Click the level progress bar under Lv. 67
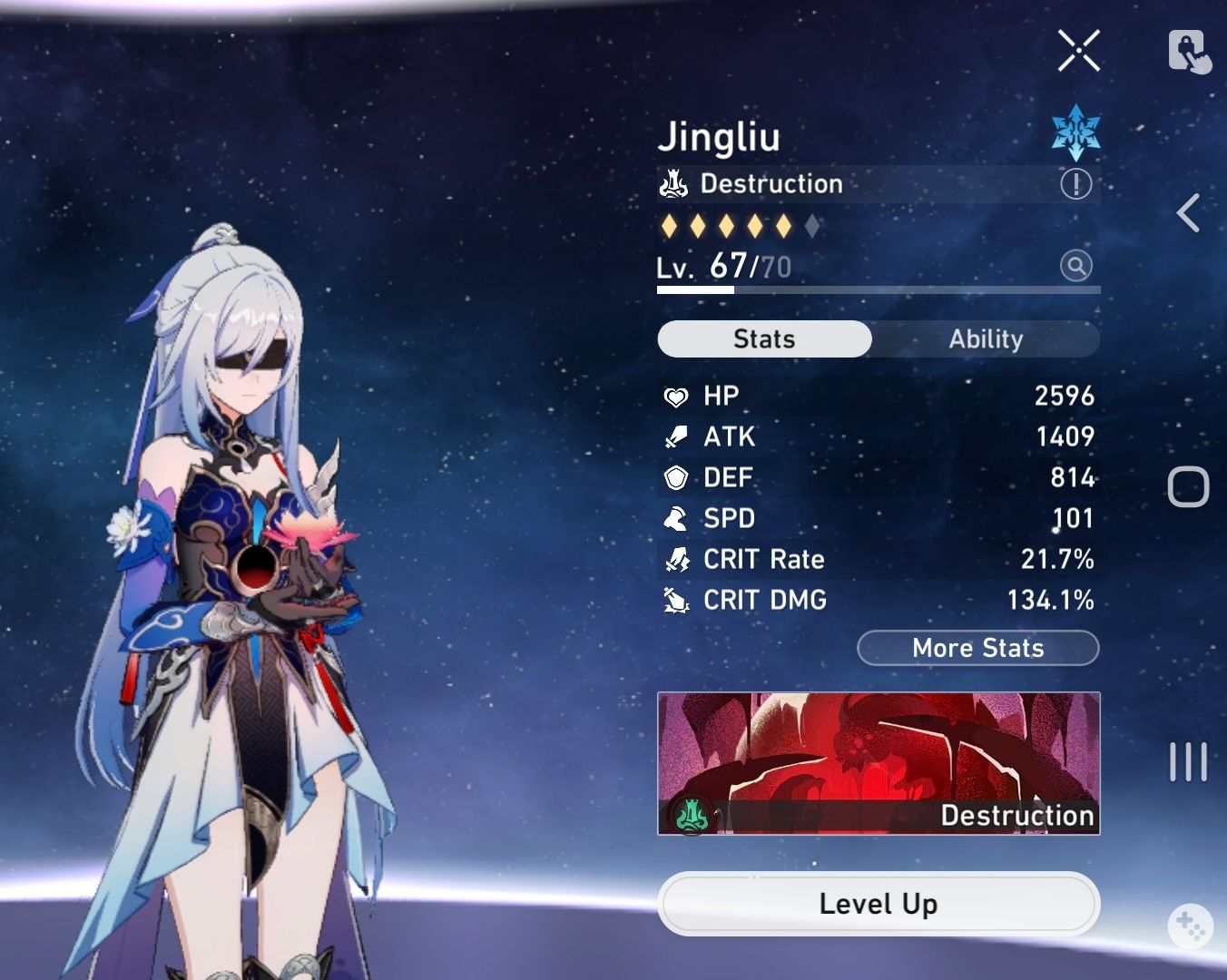The image size is (1227, 980). (879, 290)
